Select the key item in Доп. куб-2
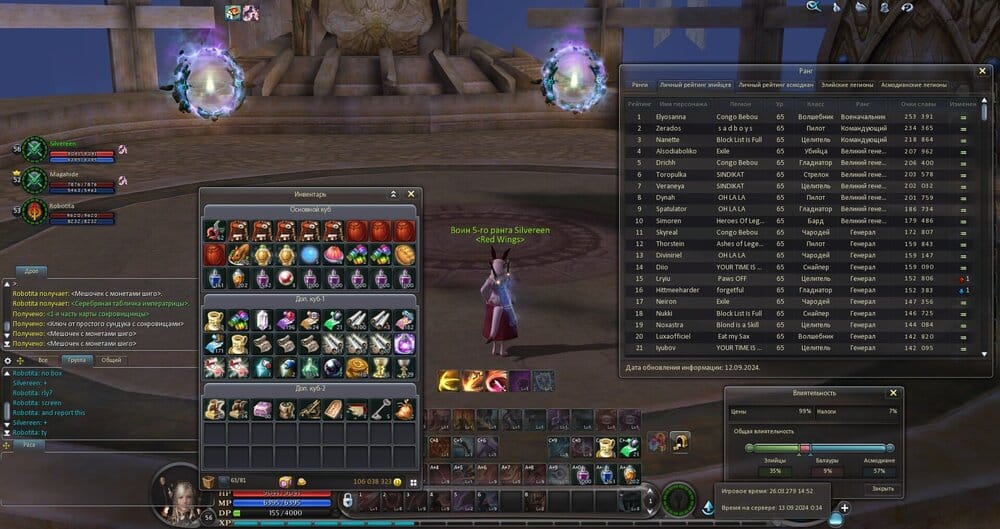Image resolution: width=1000 pixels, height=529 pixels. point(381,409)
